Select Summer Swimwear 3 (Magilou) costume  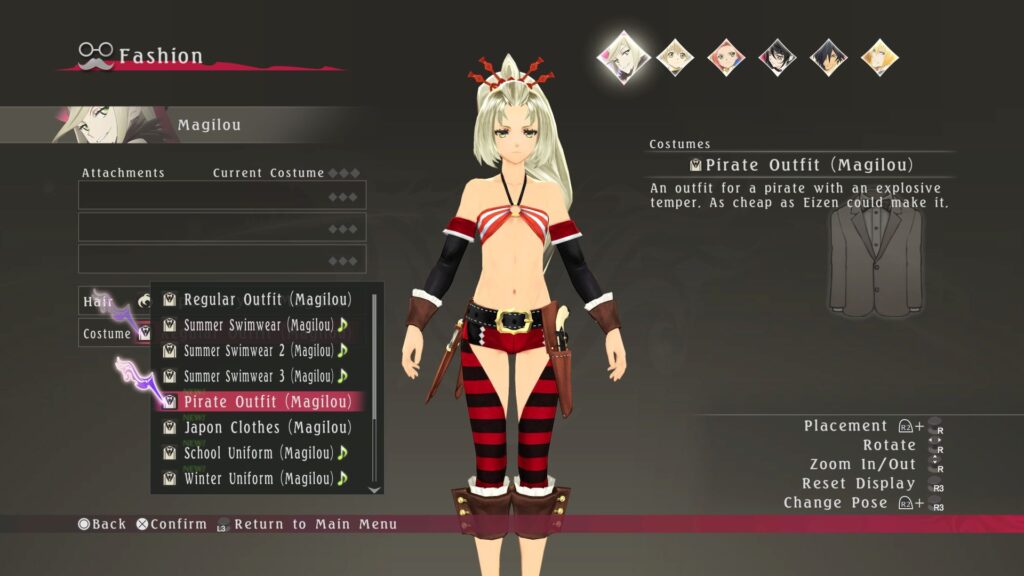point(258,377)
